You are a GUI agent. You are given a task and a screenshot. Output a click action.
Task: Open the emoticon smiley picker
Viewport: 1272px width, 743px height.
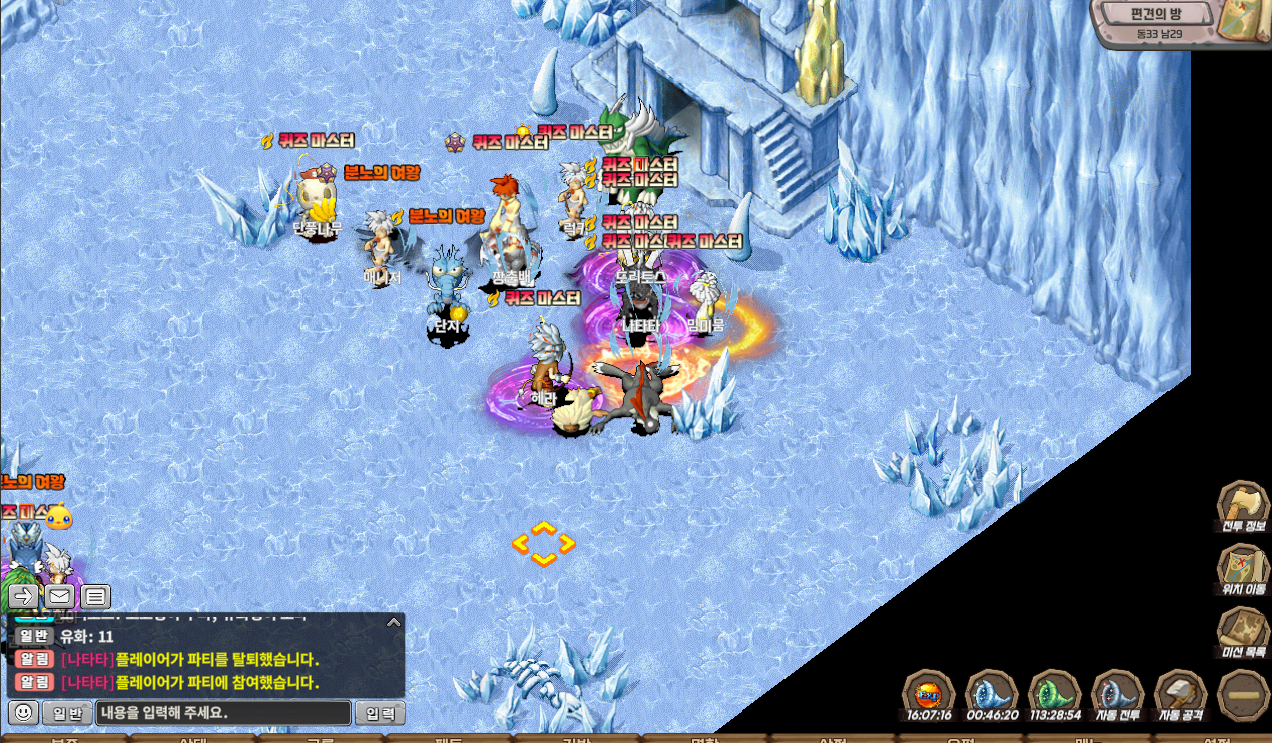click(x=24, y=713)
